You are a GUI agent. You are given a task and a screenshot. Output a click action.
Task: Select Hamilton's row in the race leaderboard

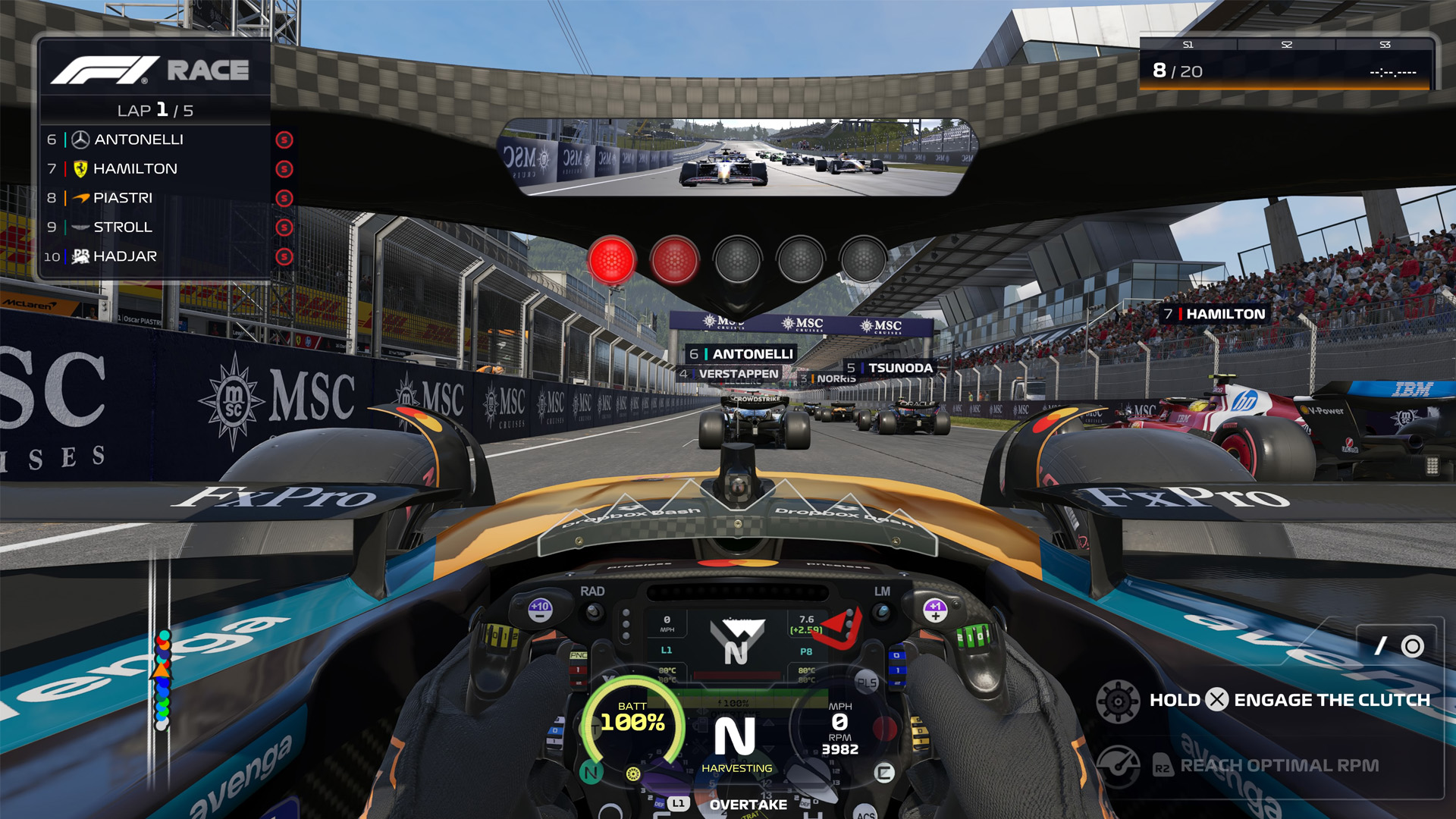coord(155,168)
